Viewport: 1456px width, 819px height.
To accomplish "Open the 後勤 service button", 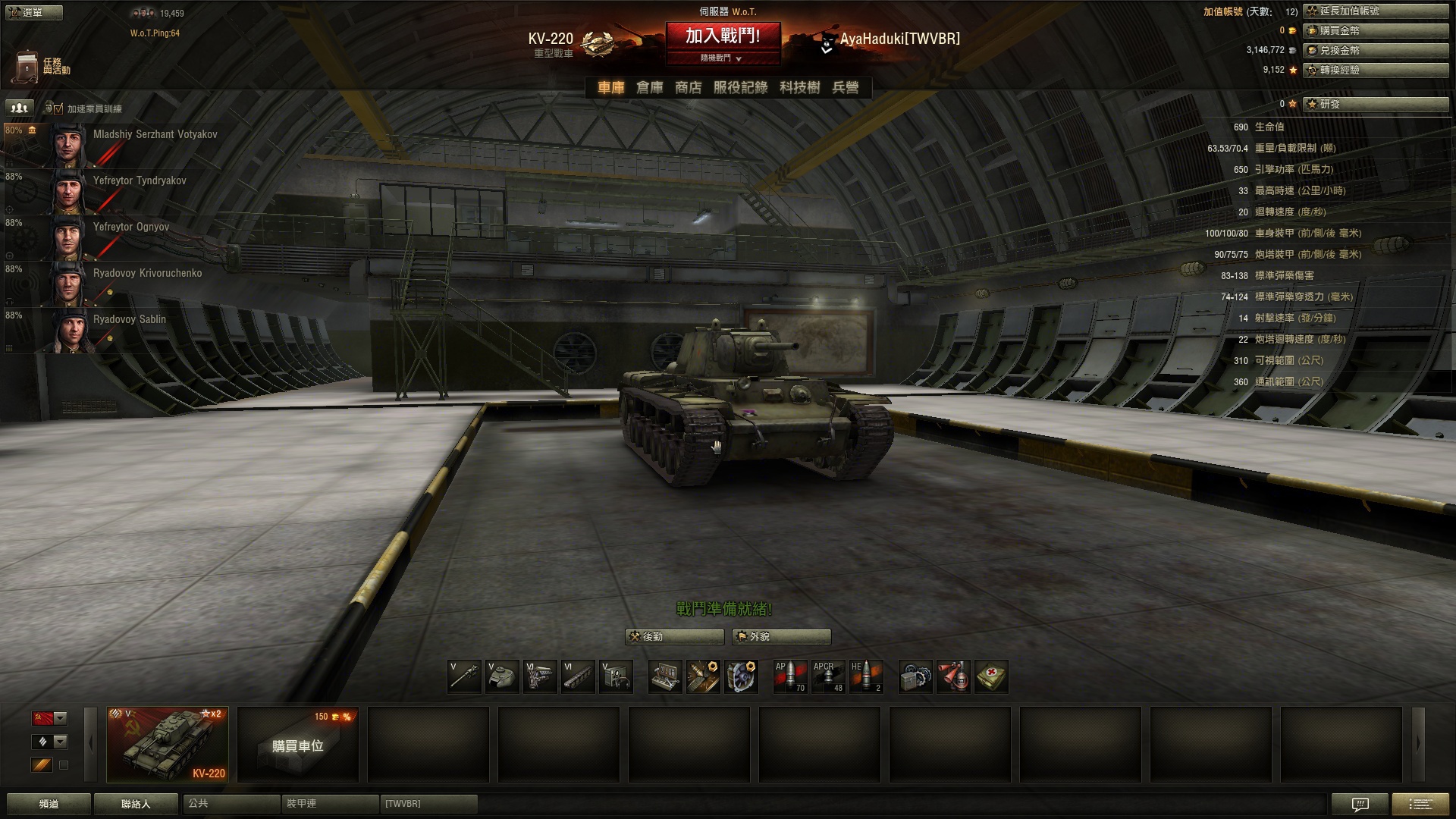I will (x=674, y=637).
